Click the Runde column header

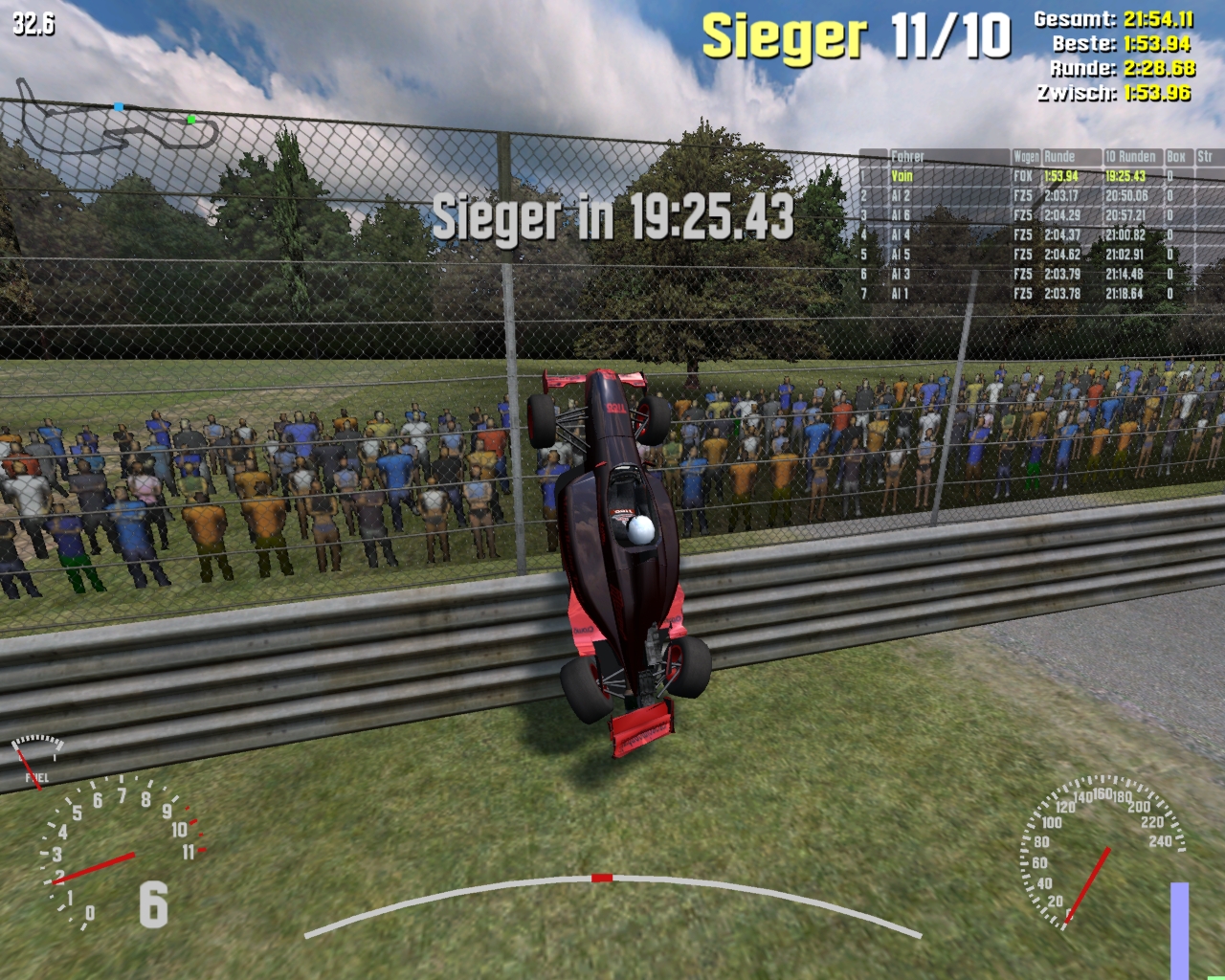pyautogui.click(x=1059, y=156)
